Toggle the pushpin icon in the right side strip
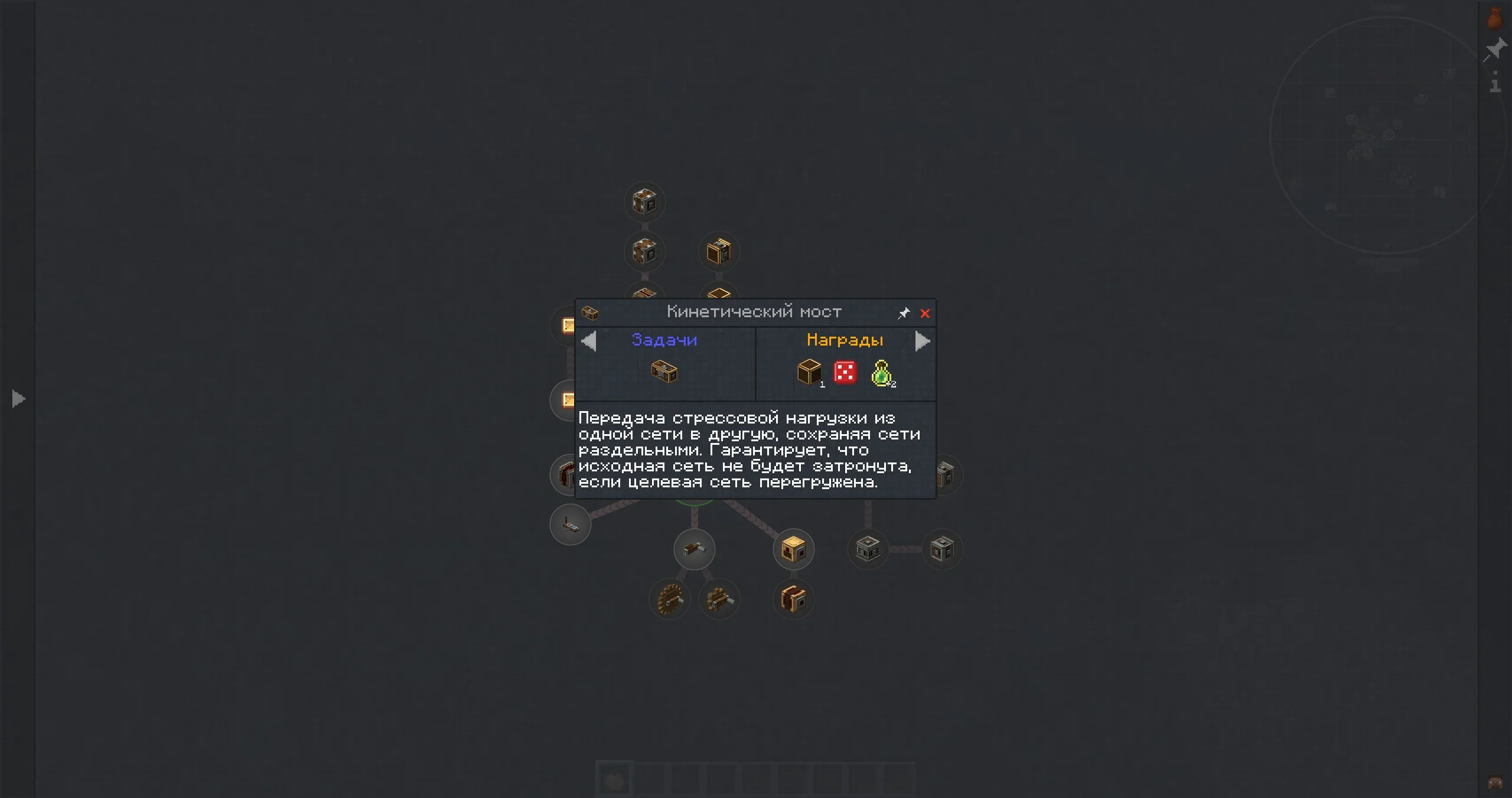This screenshot has width=1512, height=798. tap(1495, 50)
